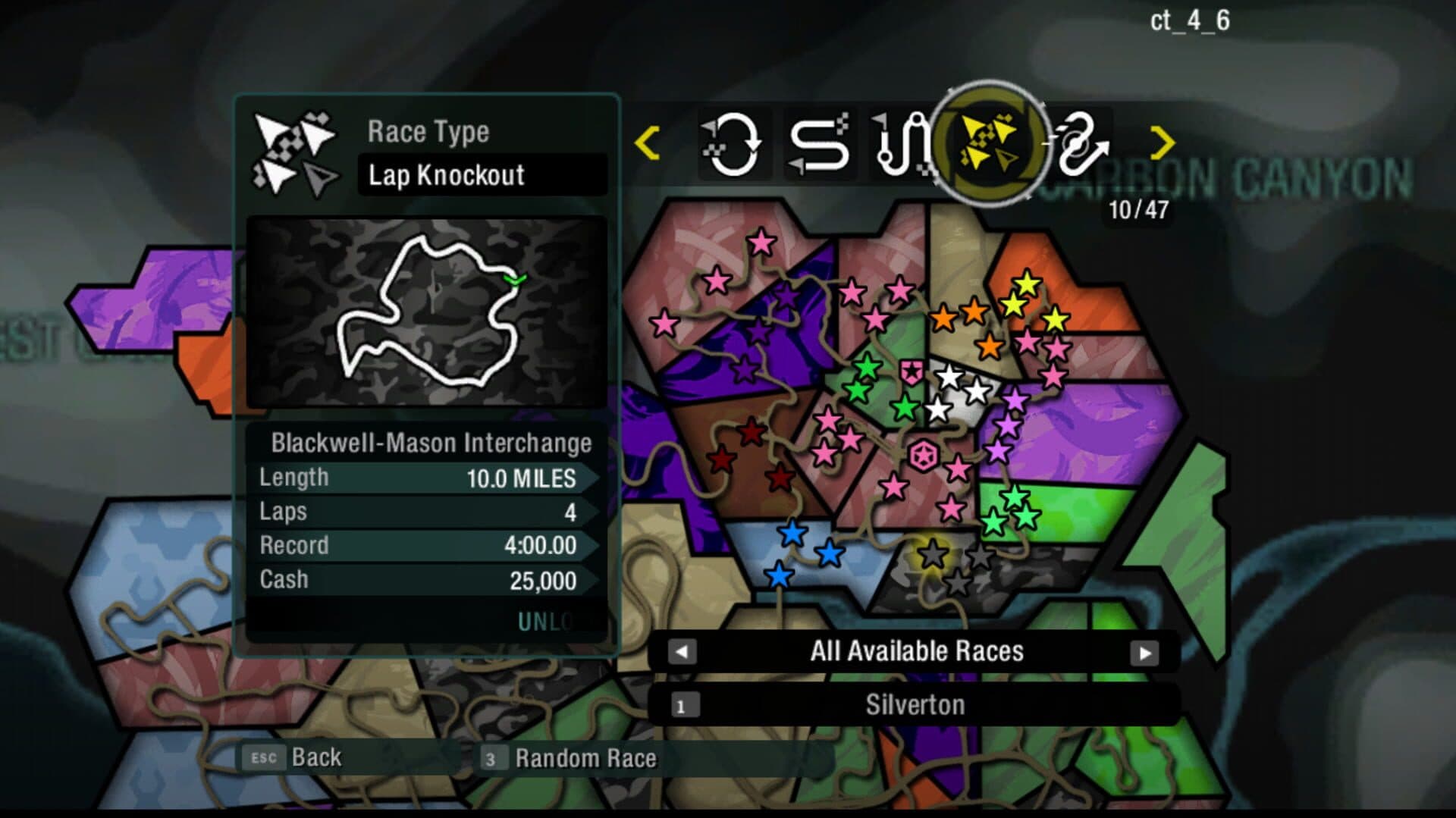
Task: Select the highlighted Lap Knockout race icon
Action: (x=989, y=143)
